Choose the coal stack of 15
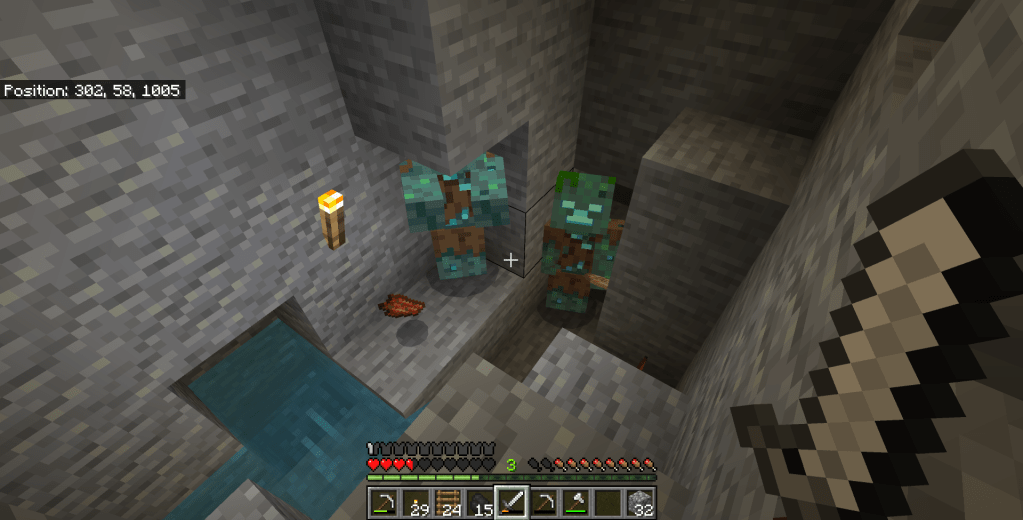 pos(480,502)
